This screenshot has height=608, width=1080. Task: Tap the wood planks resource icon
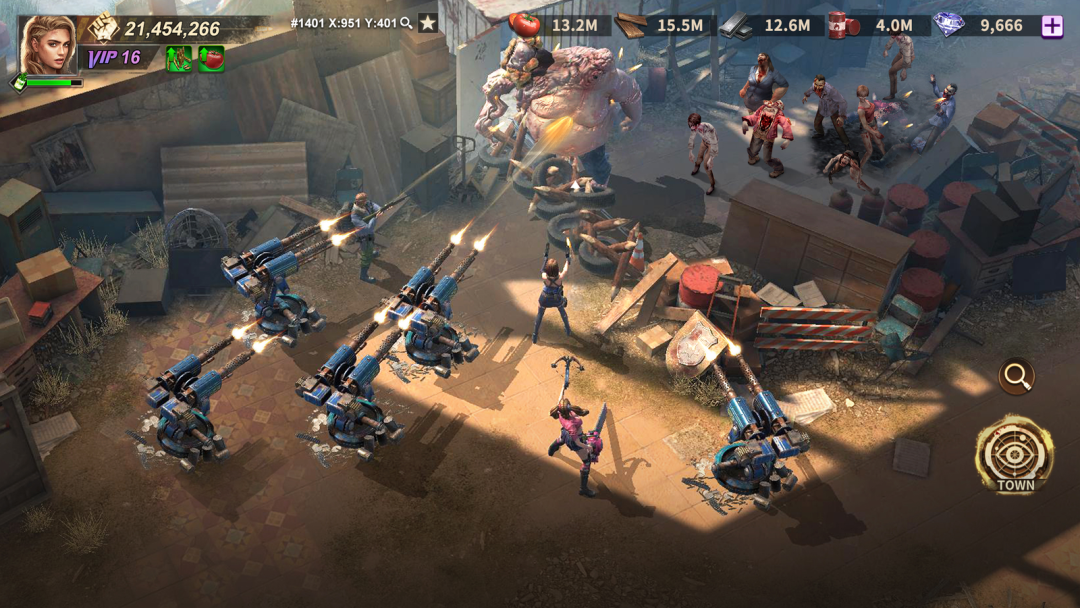(630, 25)
